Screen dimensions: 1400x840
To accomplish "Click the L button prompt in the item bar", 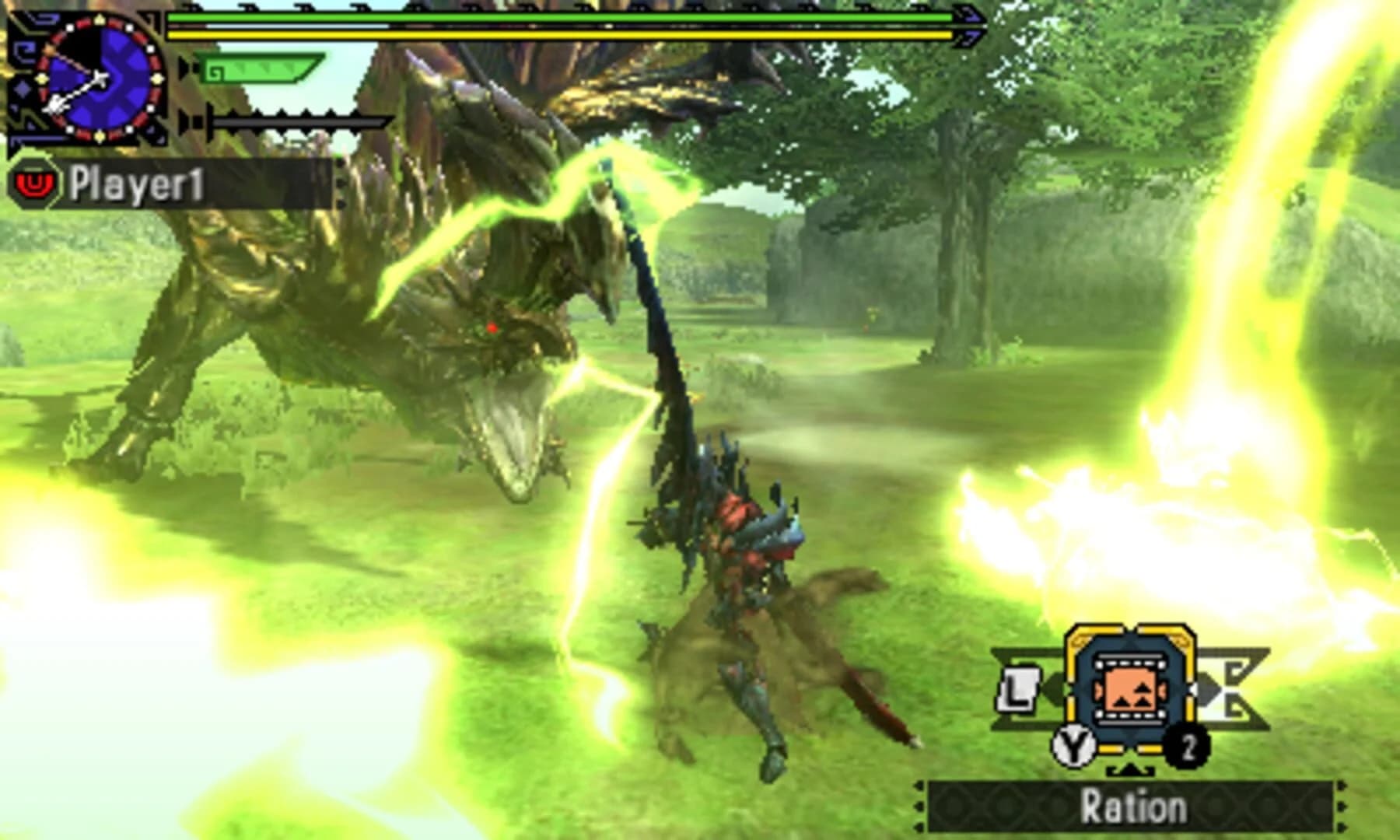I will tap(1017, 691).
